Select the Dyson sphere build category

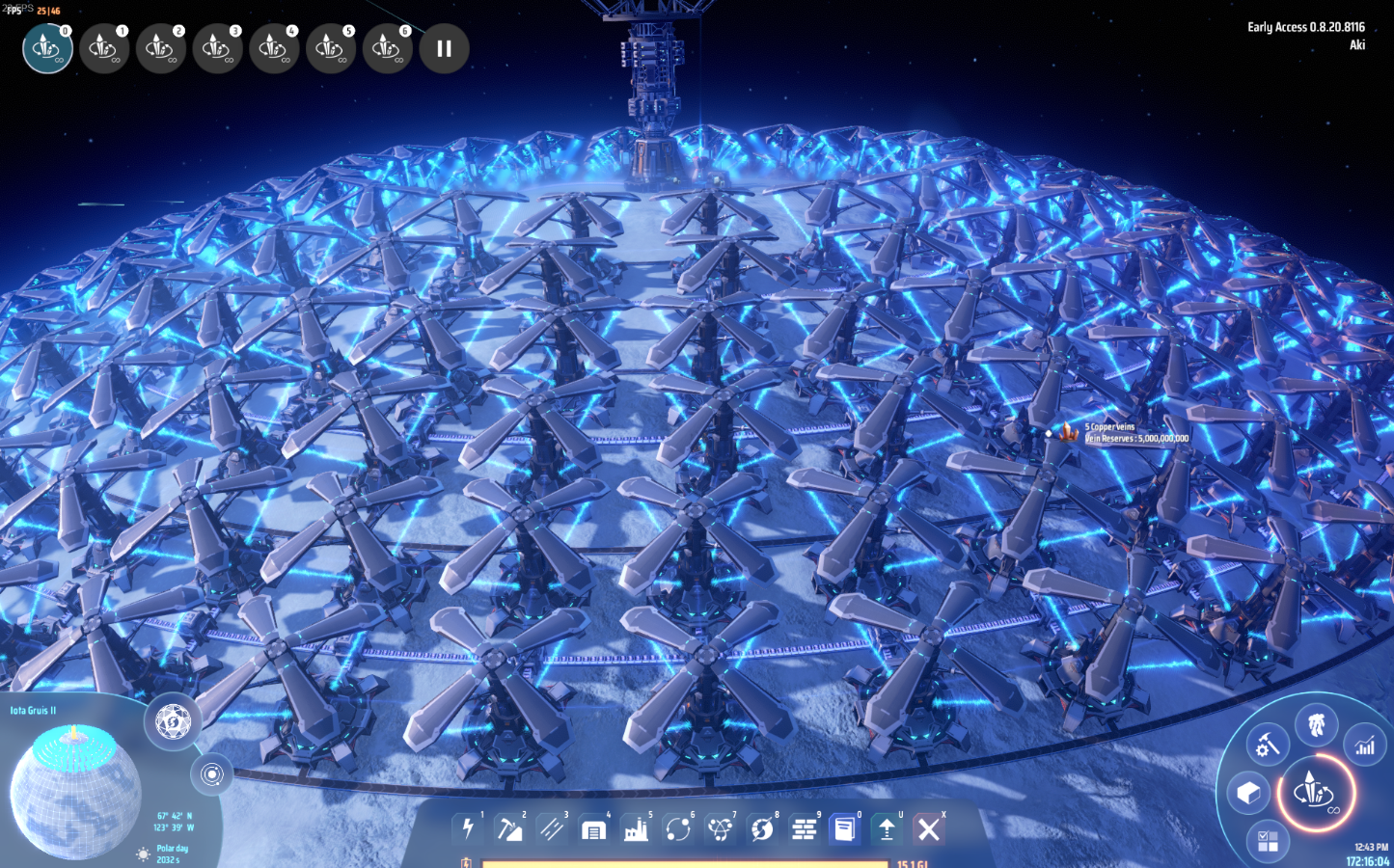(x=762, y=828)
